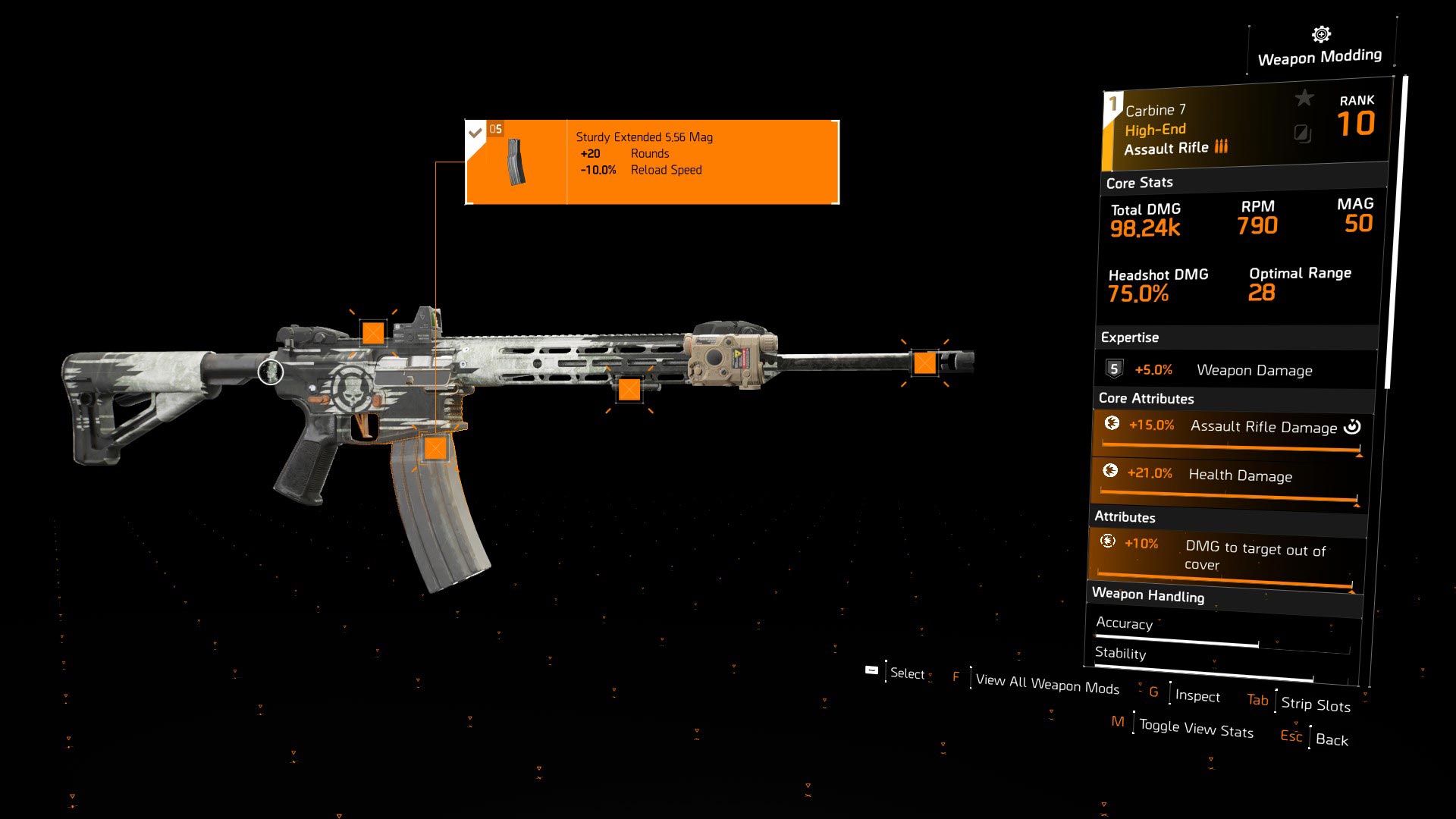Expand the Weapon Handling section

[x=1149, y=597]
